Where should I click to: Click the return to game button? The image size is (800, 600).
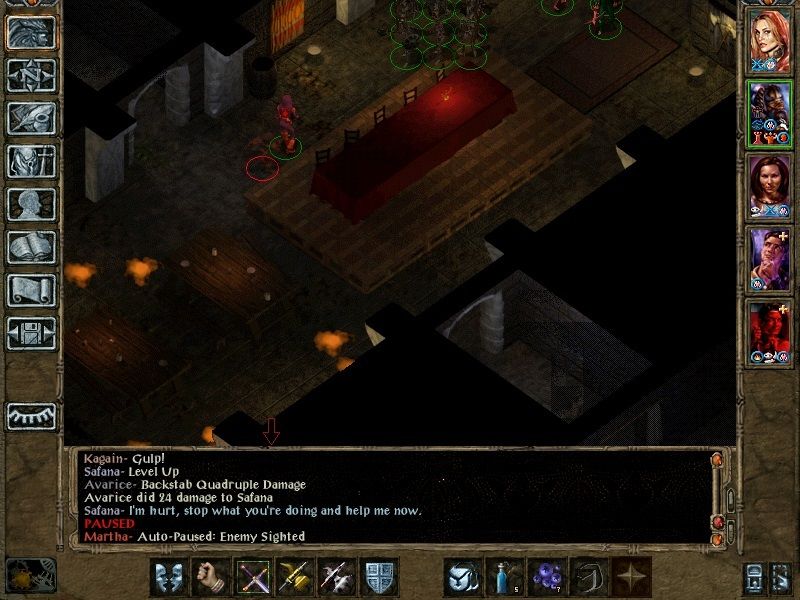coord(31,31)
